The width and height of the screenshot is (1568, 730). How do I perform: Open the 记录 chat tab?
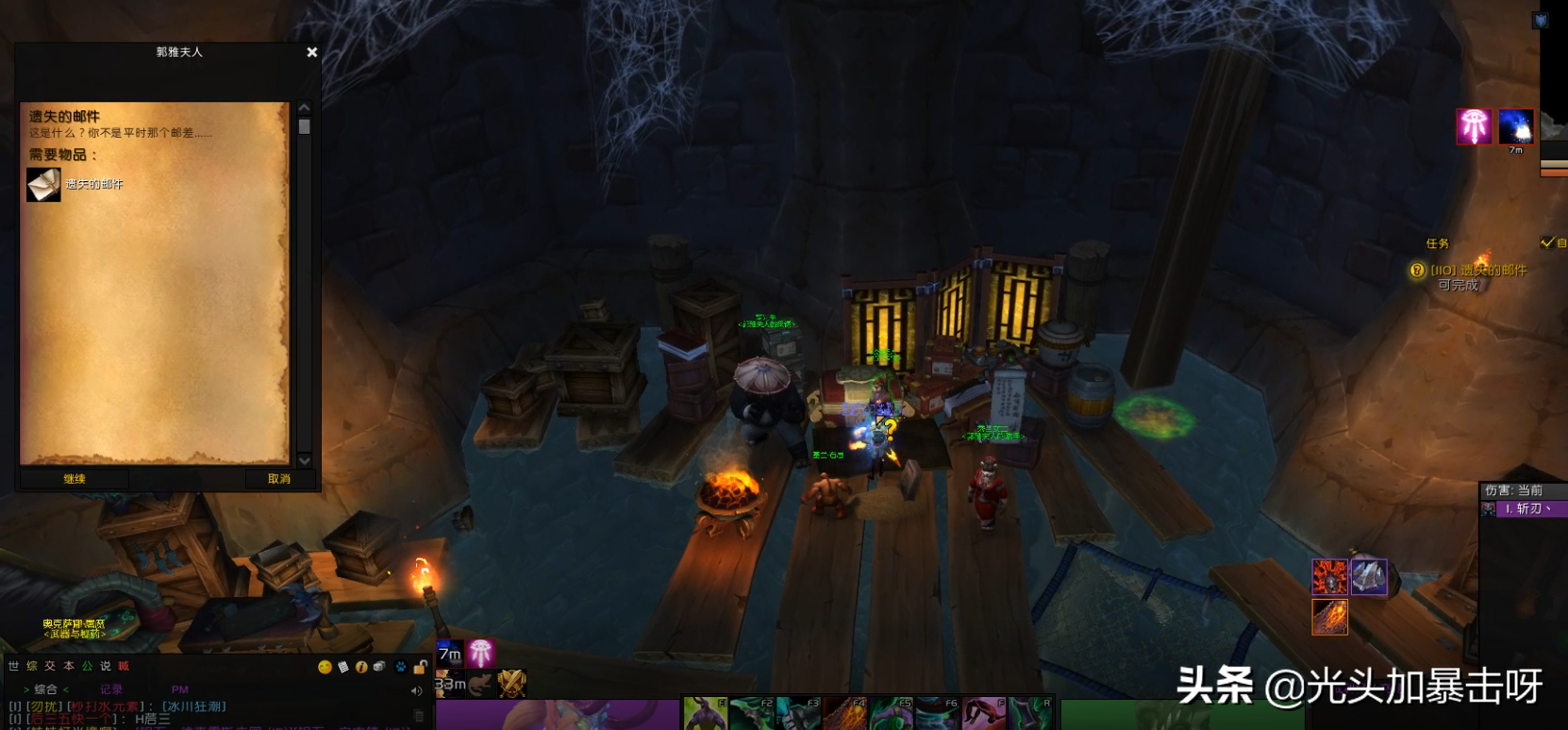pos(111,689)
